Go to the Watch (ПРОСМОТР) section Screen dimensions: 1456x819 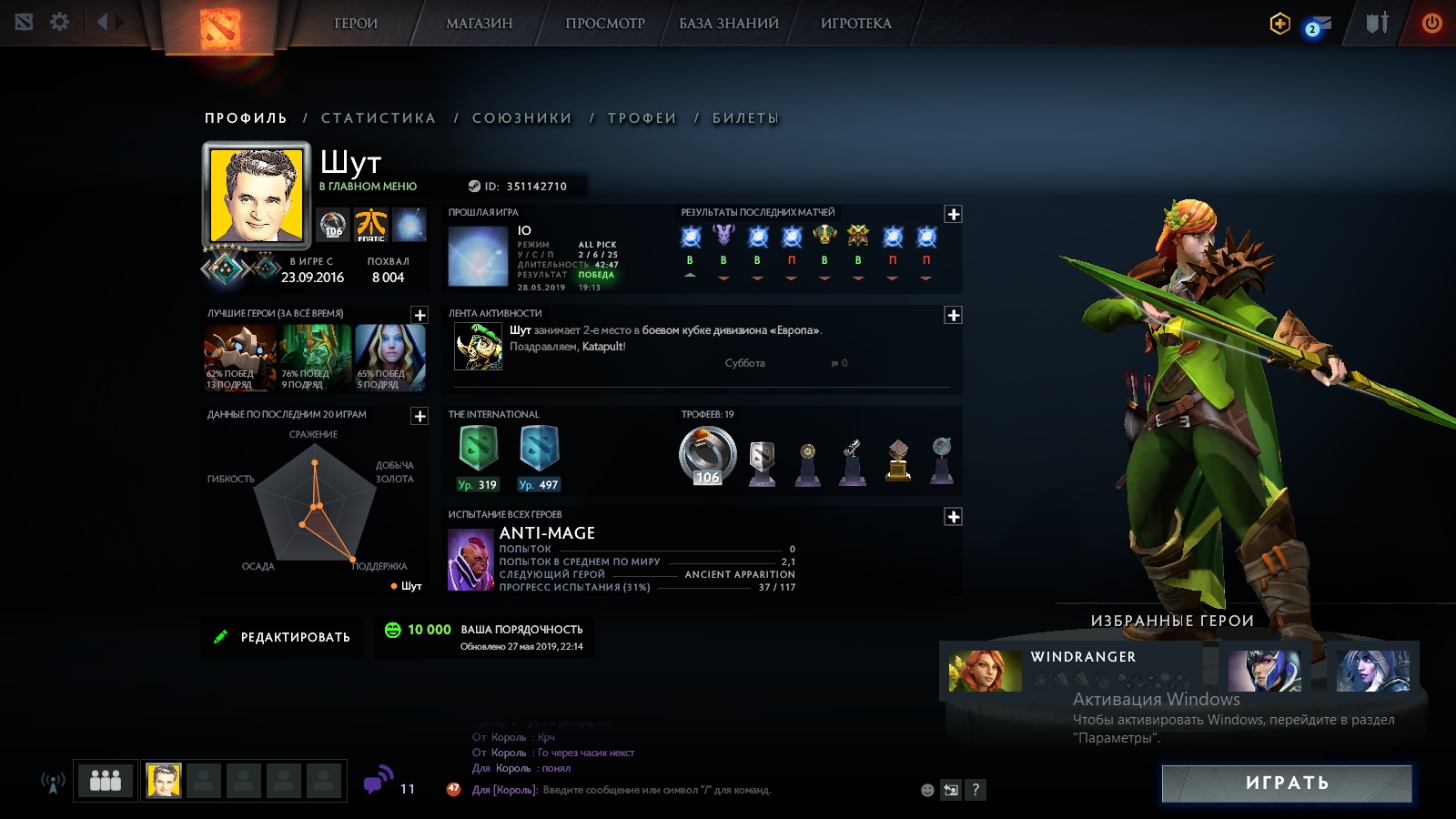(604, 24)
